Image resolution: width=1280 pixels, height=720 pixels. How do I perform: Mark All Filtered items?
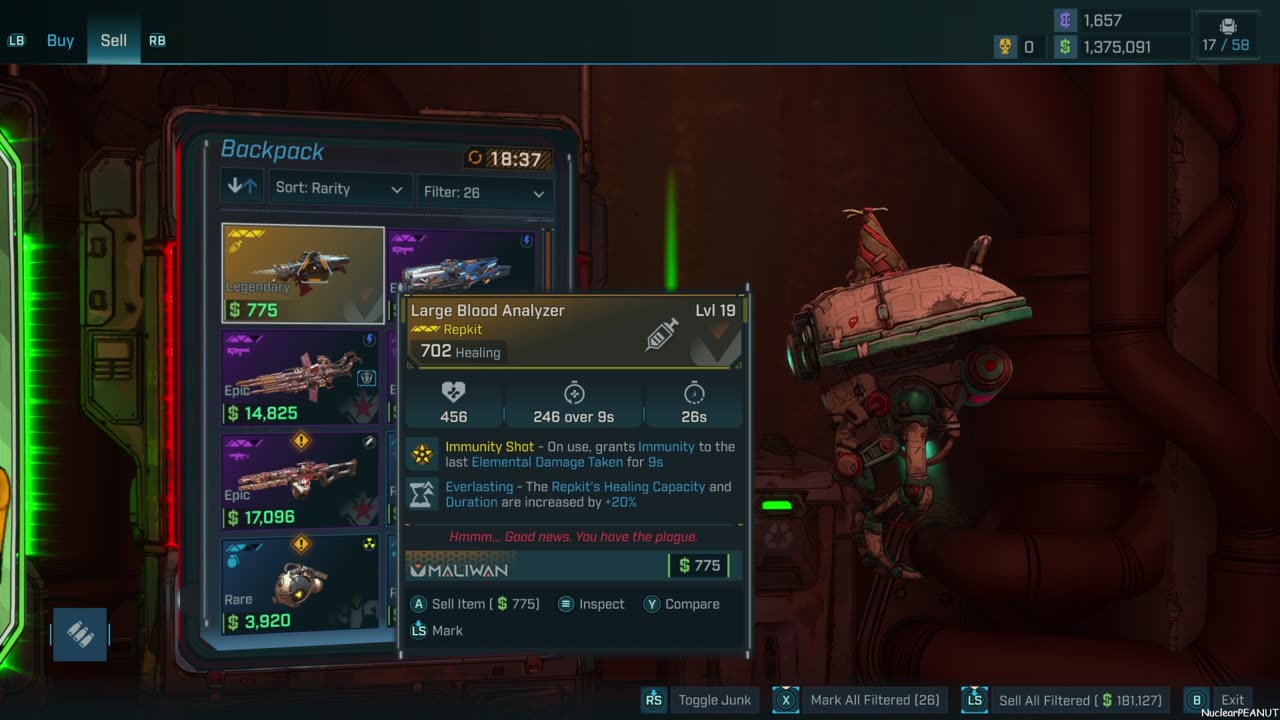pyautogui.click(x=858, y=700)
